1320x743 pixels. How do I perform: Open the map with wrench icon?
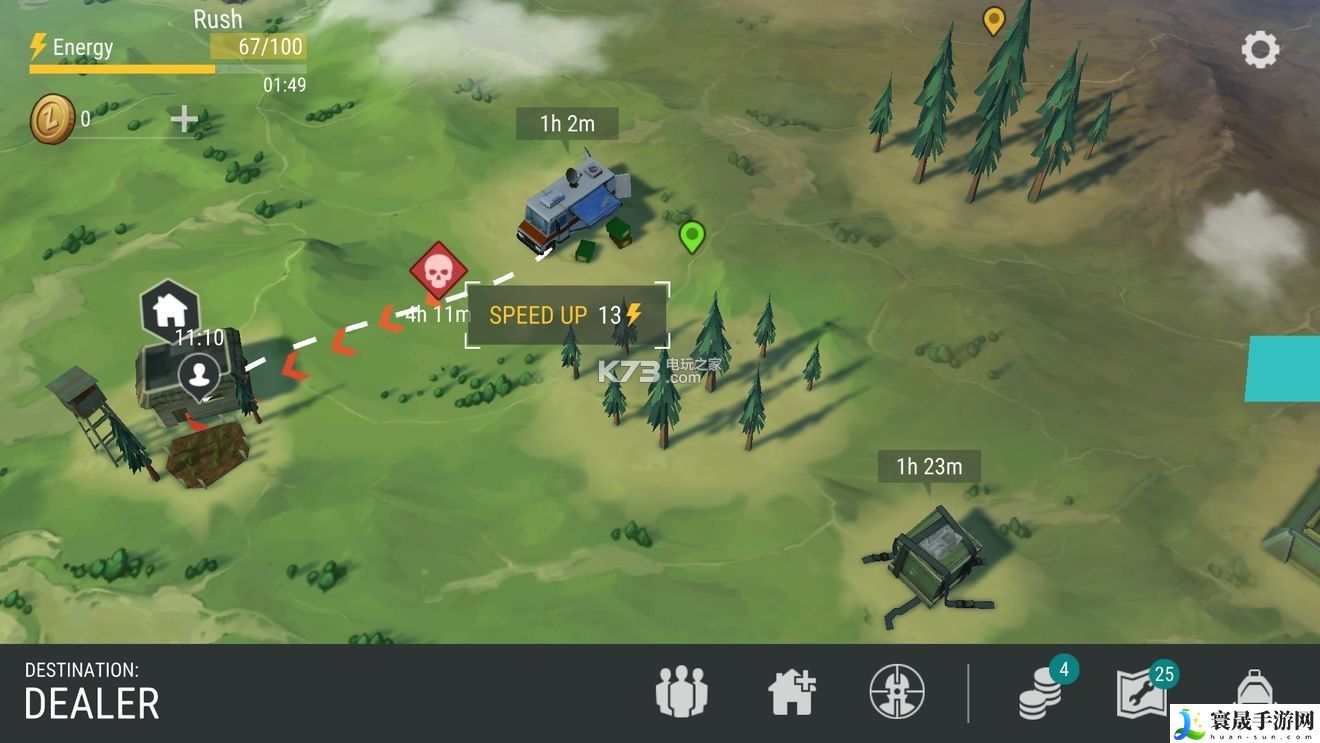pyautogui.click(x=1141, y=692)
